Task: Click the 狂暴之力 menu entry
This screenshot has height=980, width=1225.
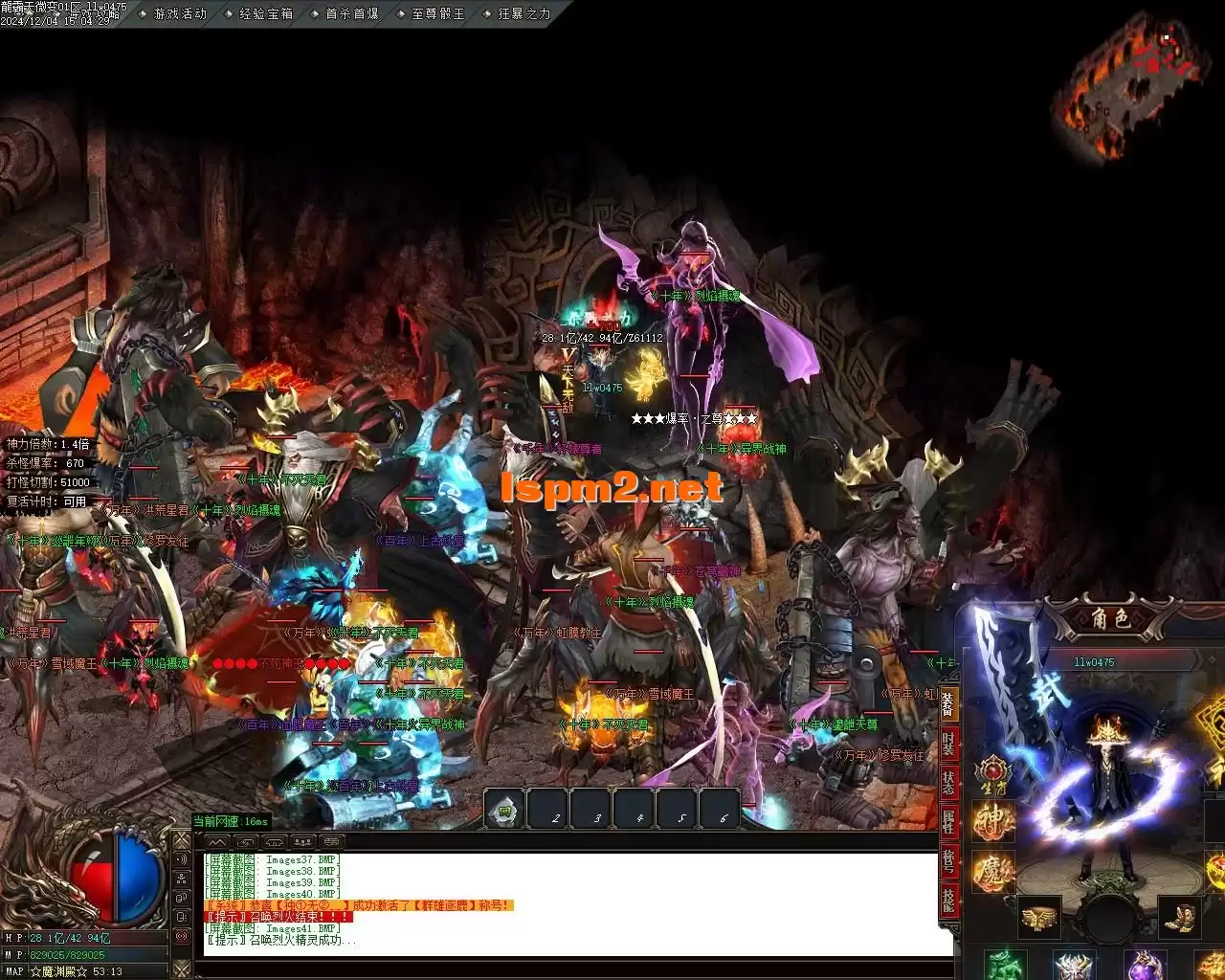Action: 524,13
